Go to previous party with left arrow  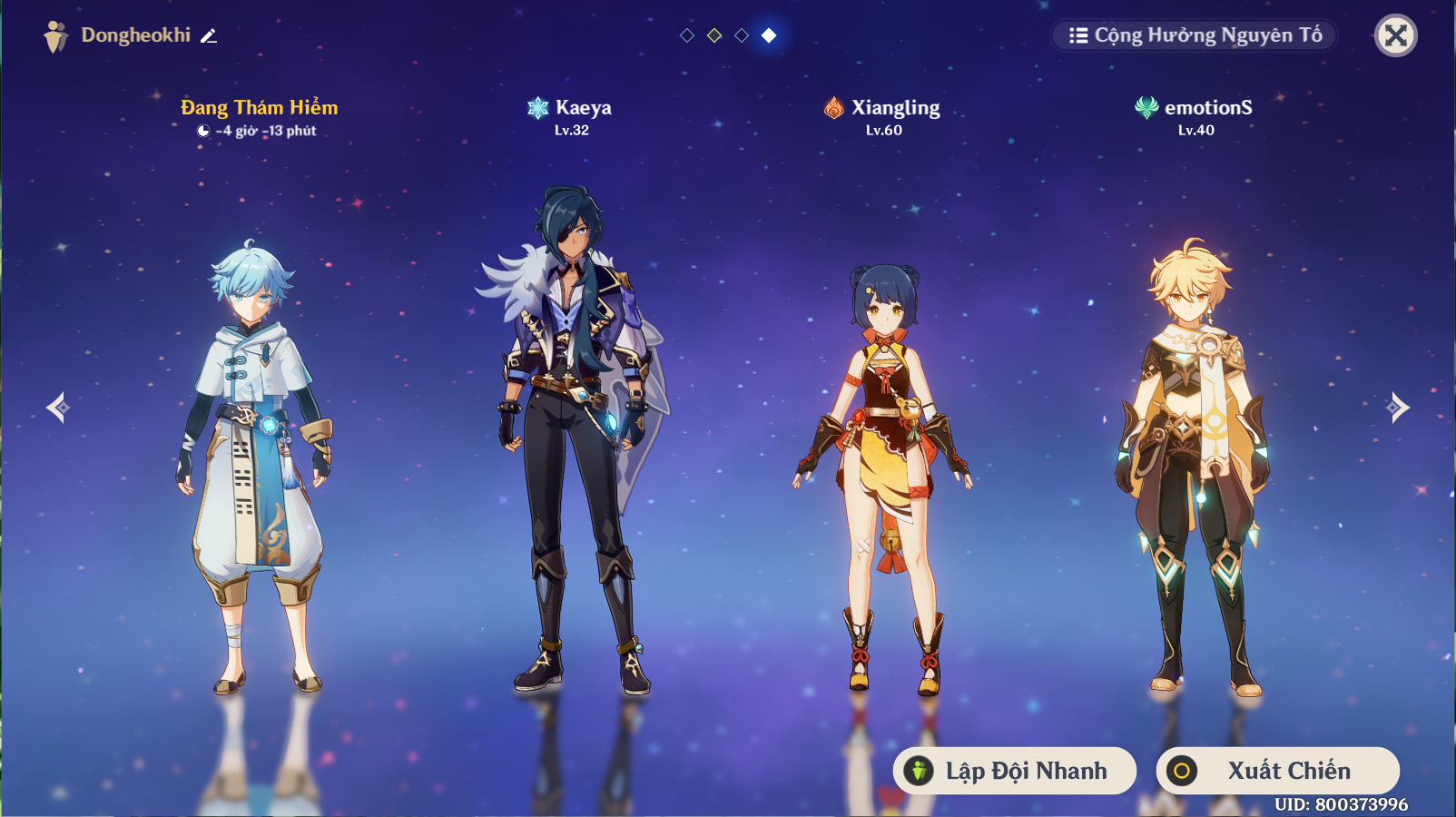[58, 408]
